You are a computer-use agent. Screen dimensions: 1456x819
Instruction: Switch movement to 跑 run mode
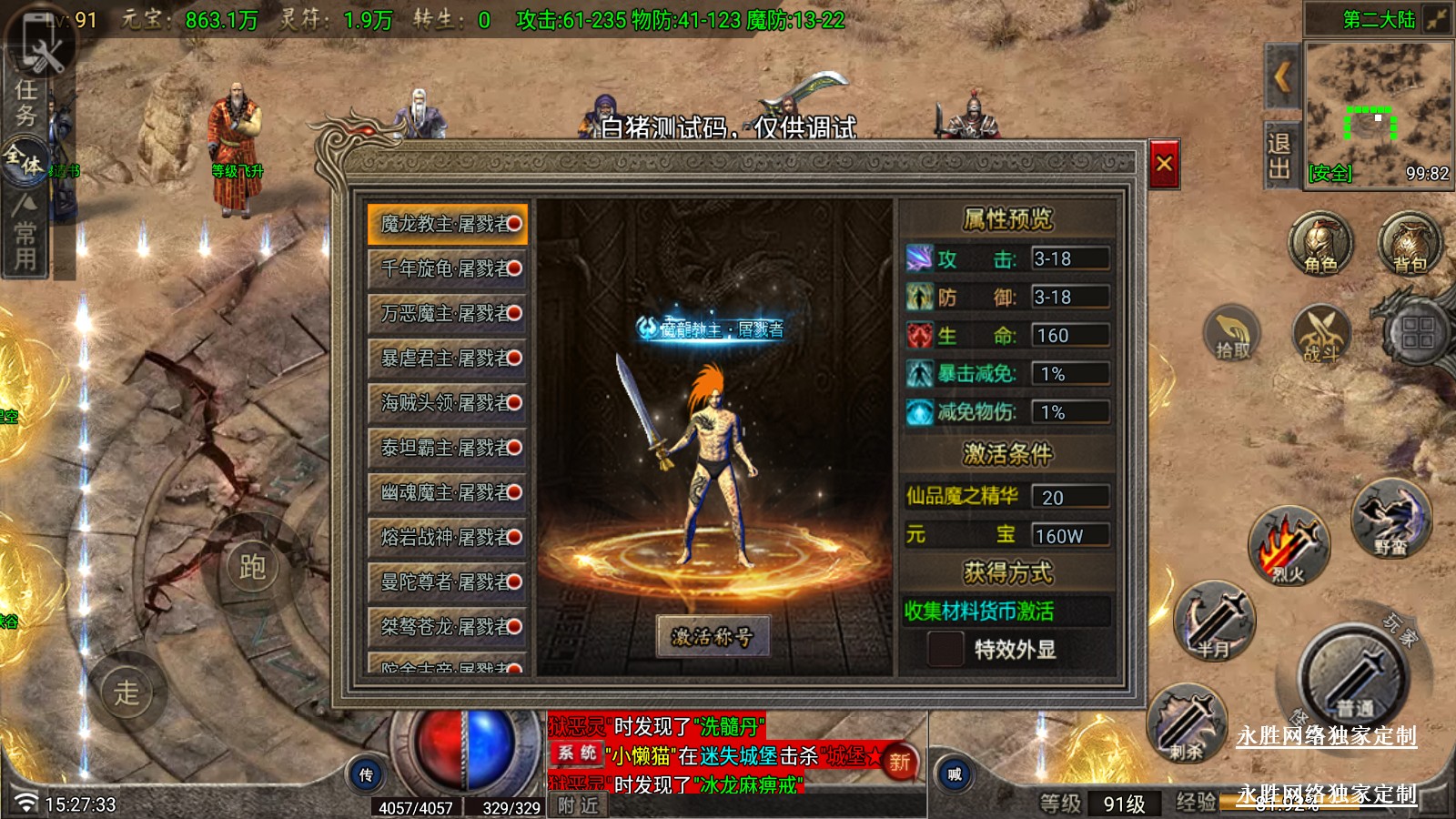(252, 567)
